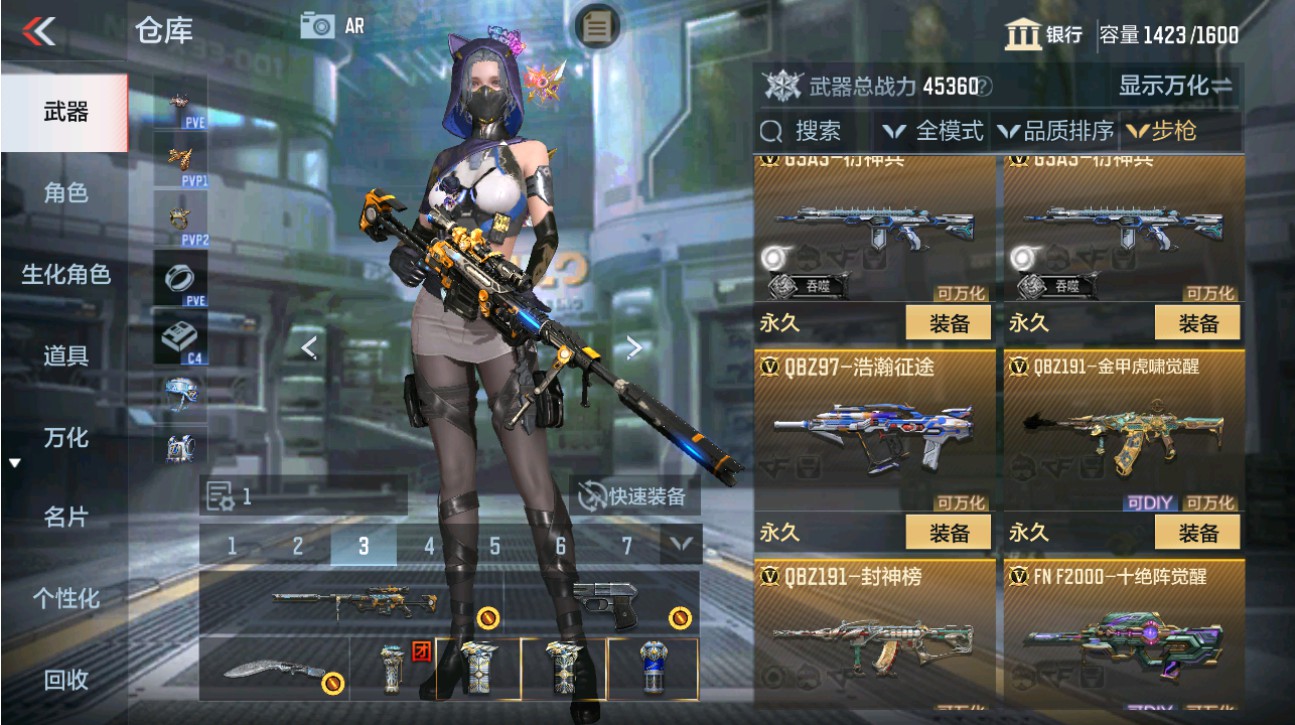Open the 回收 recycle tab in sidebar
This screenshot has width=1295, height=725.
tap(66, 680)
